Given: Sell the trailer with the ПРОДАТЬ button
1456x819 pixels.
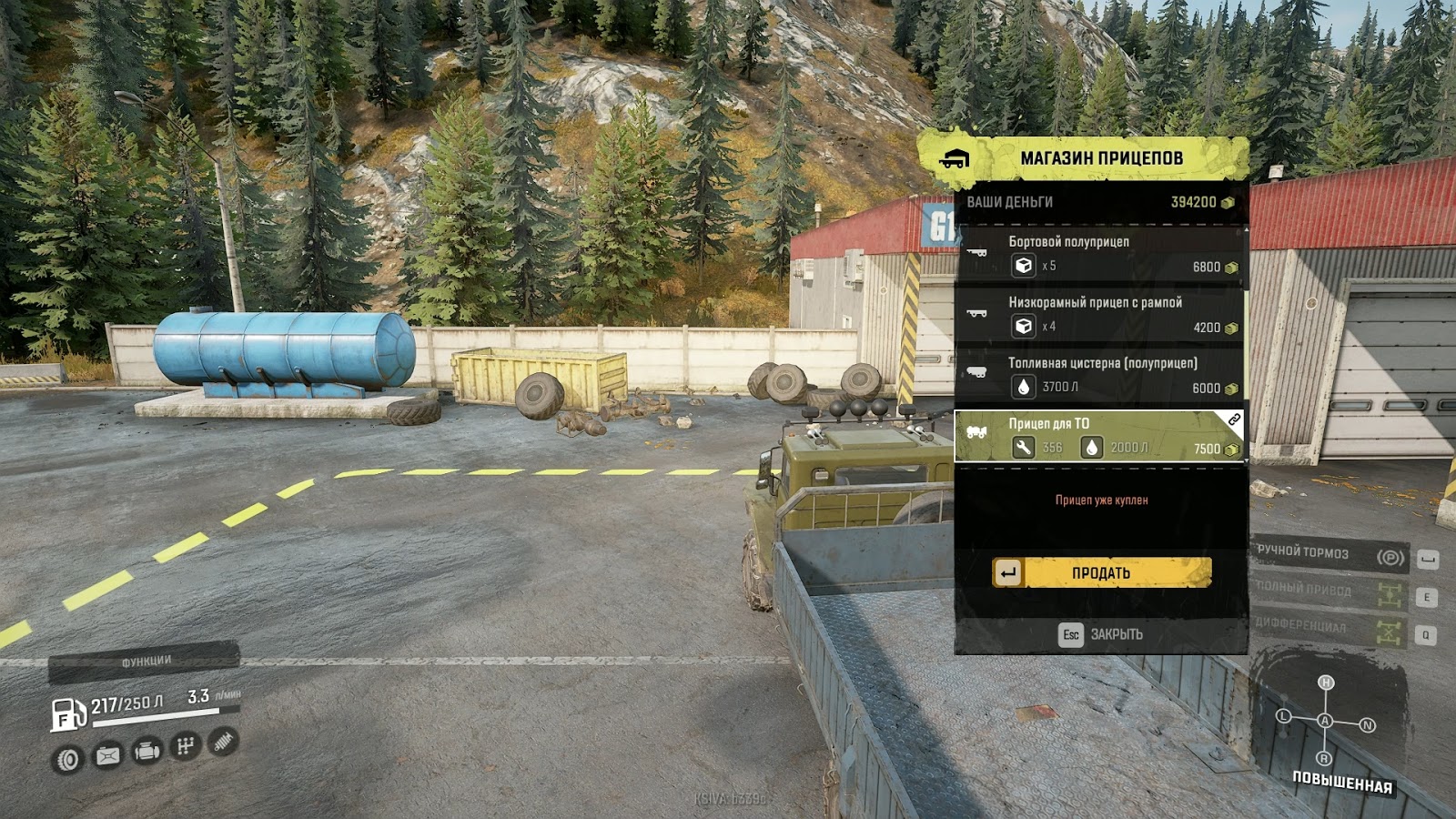Looking at the screenshot, I should (x=1101, y=572).
